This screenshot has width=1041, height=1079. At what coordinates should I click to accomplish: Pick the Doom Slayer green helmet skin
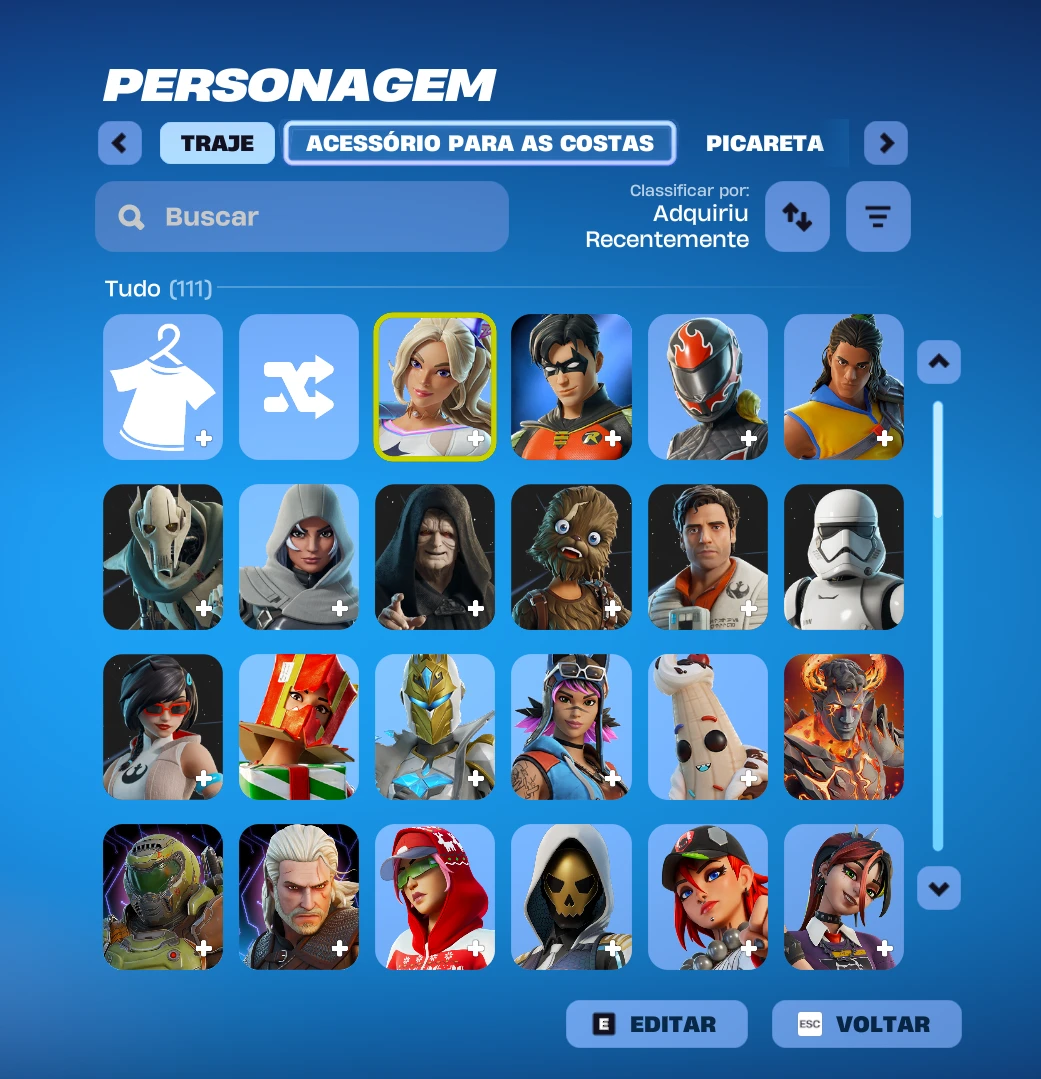pos(163,897)
